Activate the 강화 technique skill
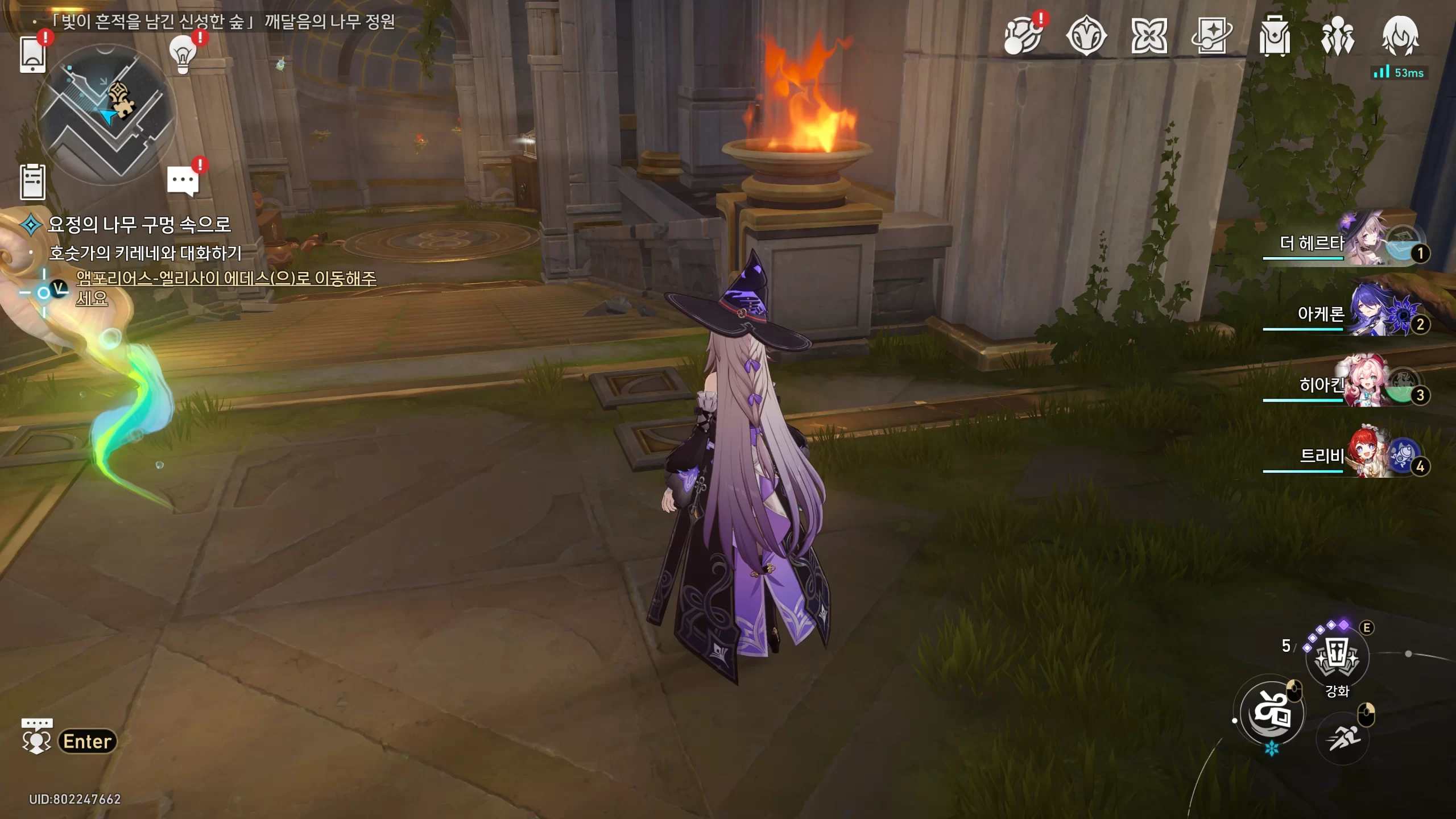The height and width of the screenshot is (819, 1456). tap(1337, 658)
